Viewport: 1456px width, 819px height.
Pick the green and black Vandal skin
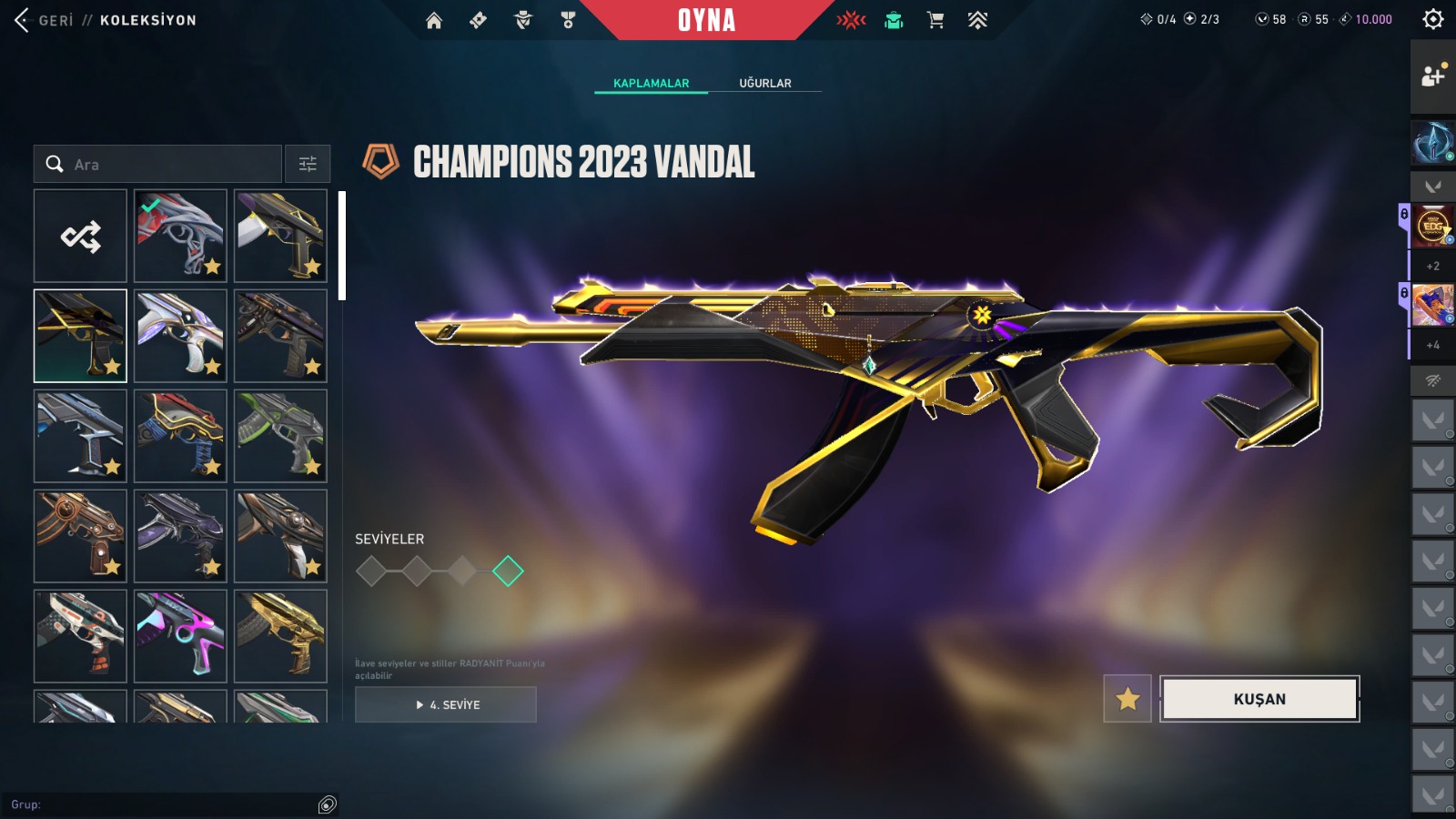[280, 436]
